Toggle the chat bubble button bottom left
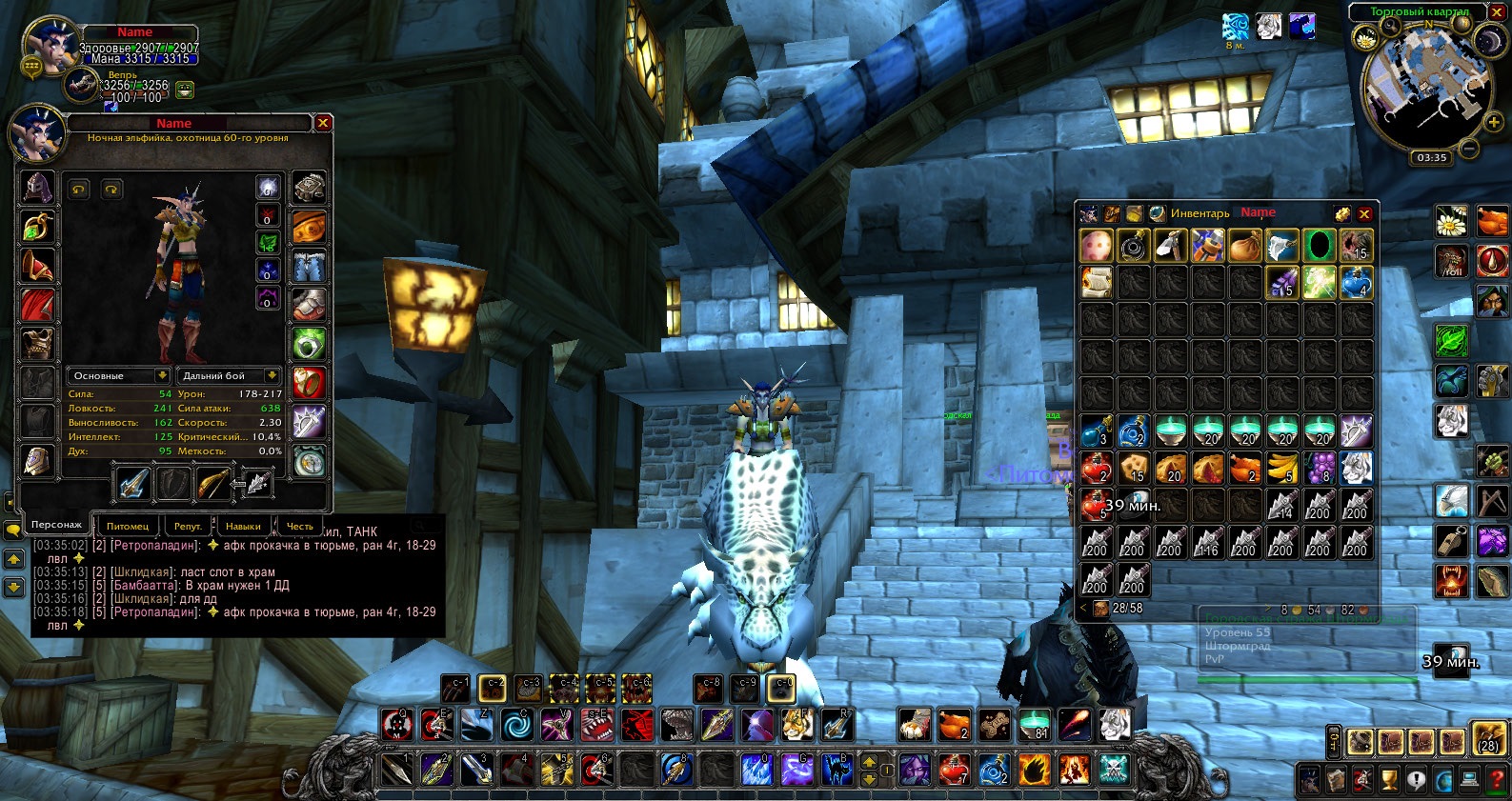The image size is (1512, 801). 14,530
